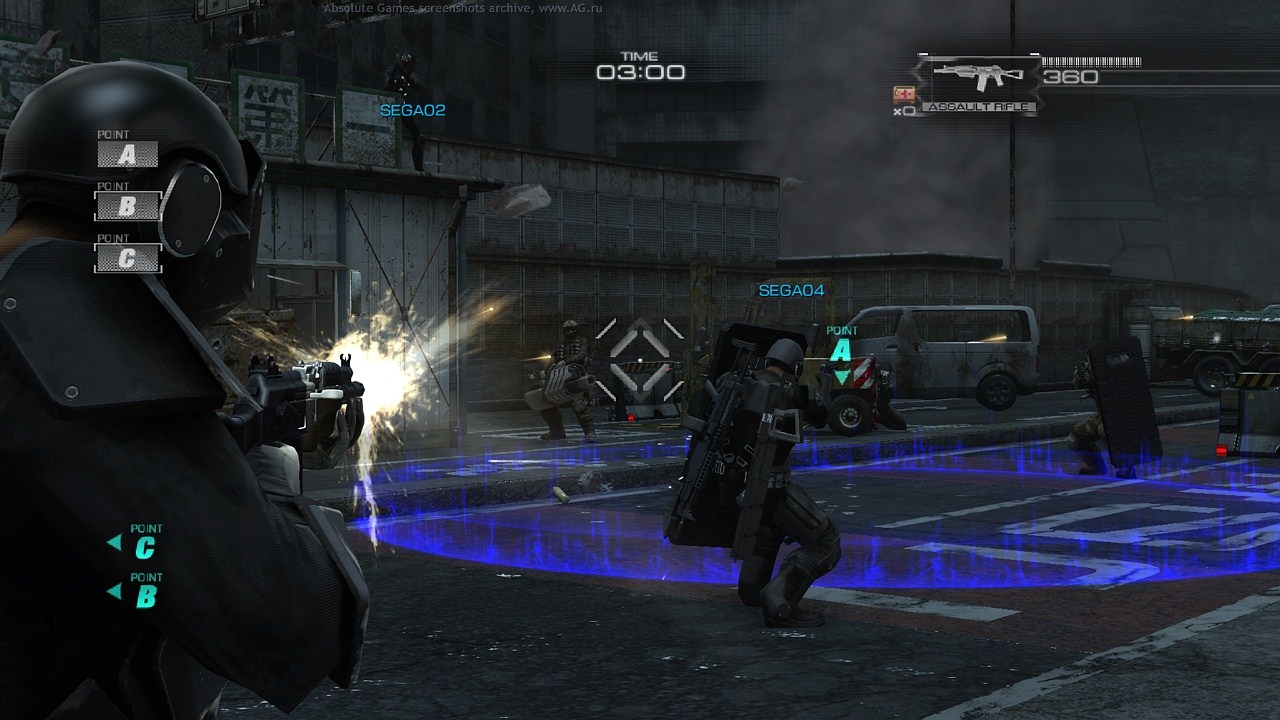Viewport: 1280px width, 720px height.
Task: Click the Point C off-screen direction indicator
Action: [136, 544]
